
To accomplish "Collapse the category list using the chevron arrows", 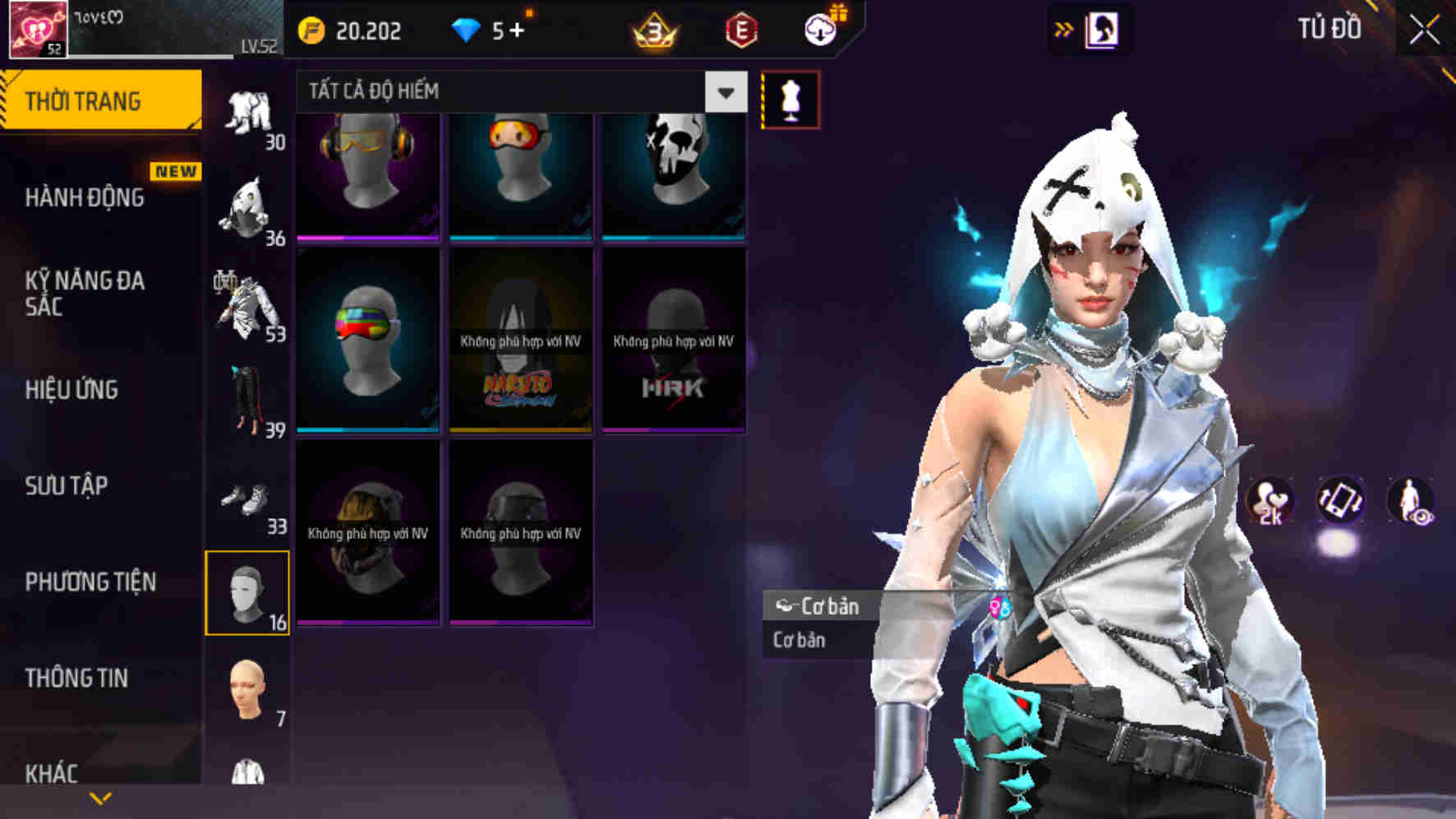I will 100,797.
